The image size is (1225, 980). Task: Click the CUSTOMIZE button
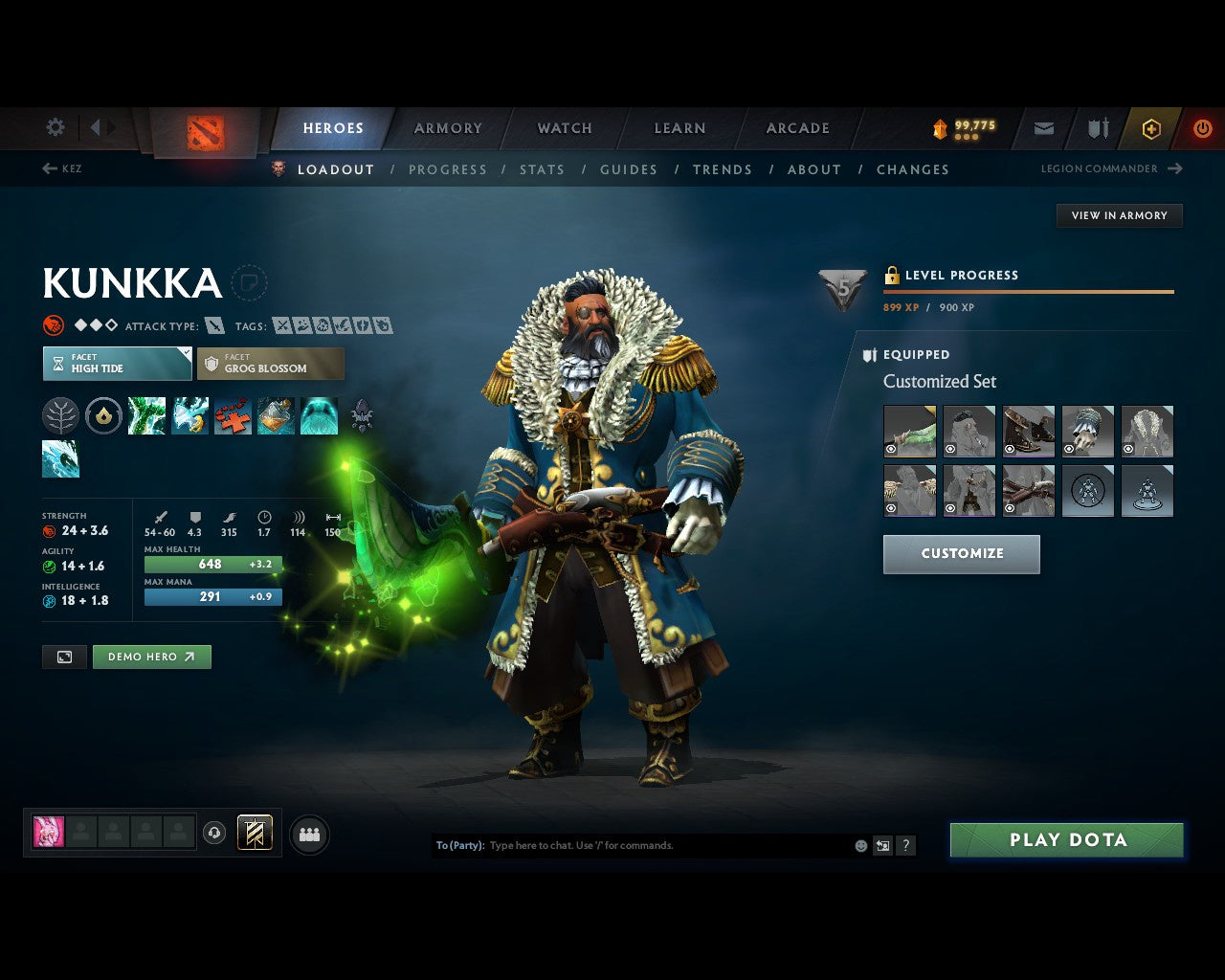pyautogui.click(x=961, y=553)
